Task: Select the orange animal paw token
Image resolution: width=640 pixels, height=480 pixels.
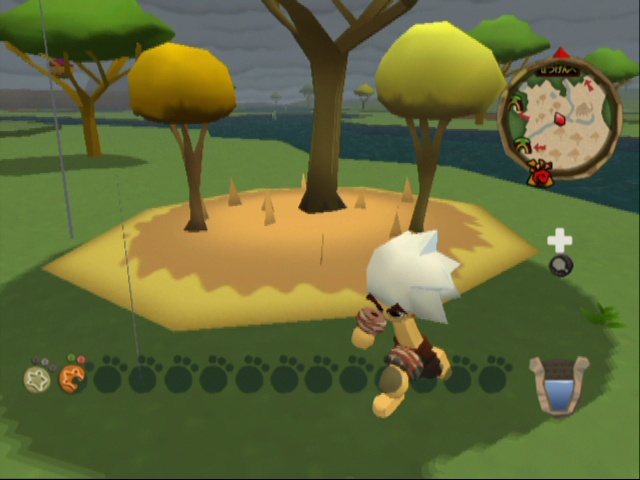Action: pyautogui.click(x=72, y=377)
